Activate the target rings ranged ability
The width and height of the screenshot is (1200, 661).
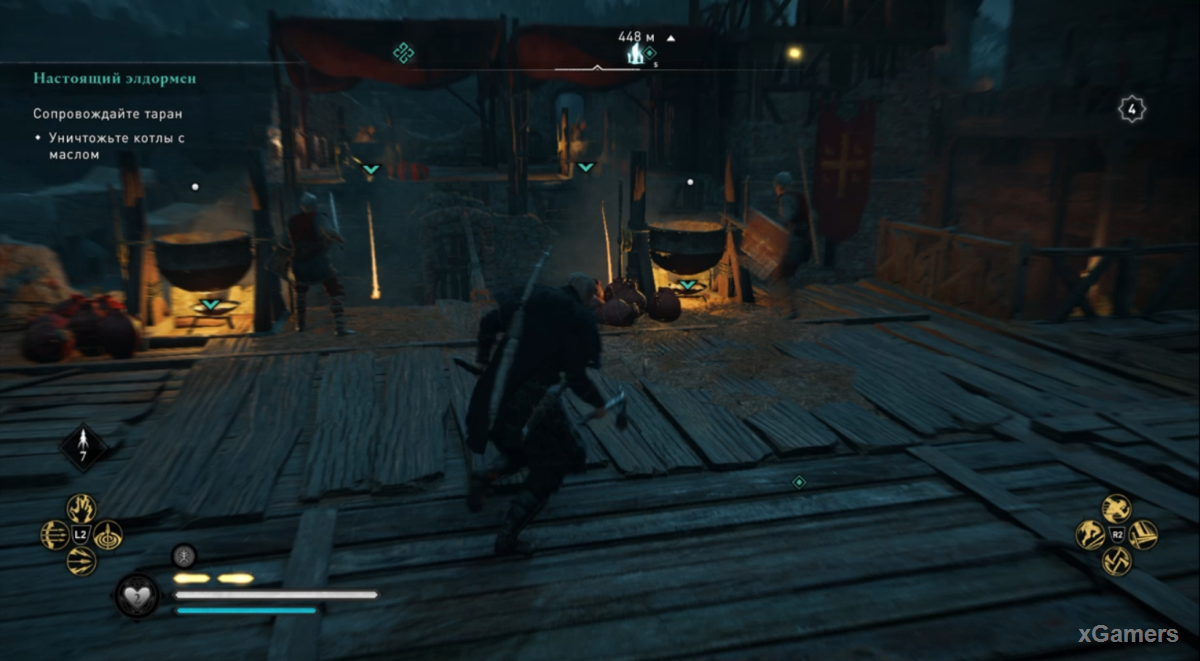click(107, 535)
